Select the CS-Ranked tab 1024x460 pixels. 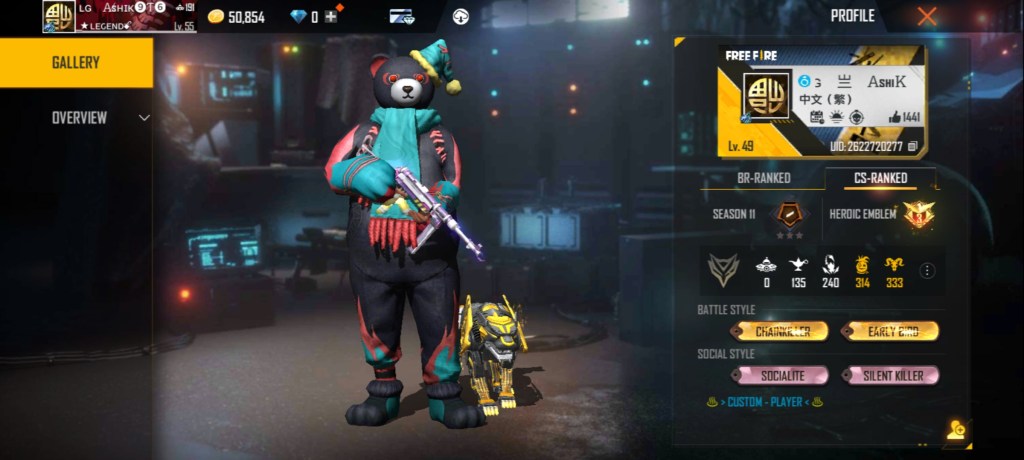click(x=881, y=178)
